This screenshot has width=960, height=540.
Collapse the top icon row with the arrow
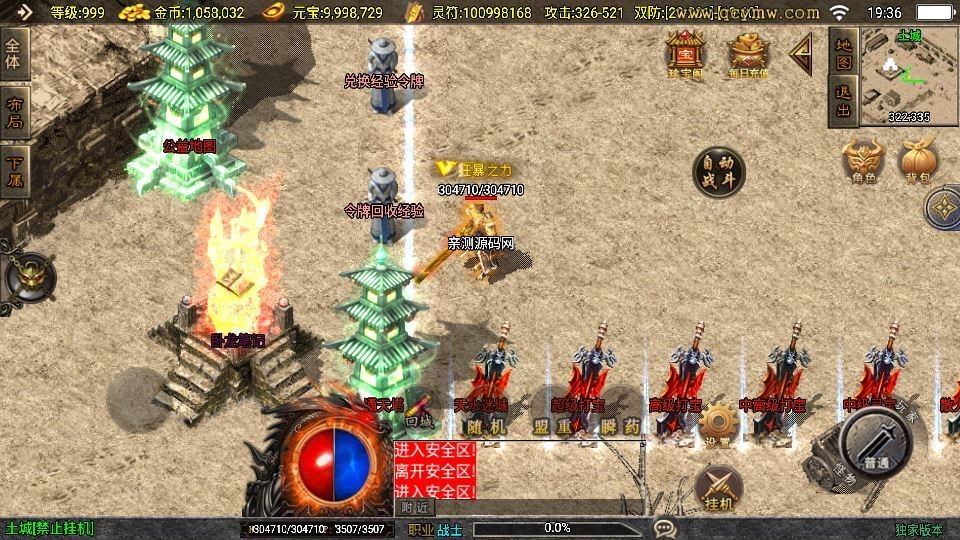[x=801, y=54]
